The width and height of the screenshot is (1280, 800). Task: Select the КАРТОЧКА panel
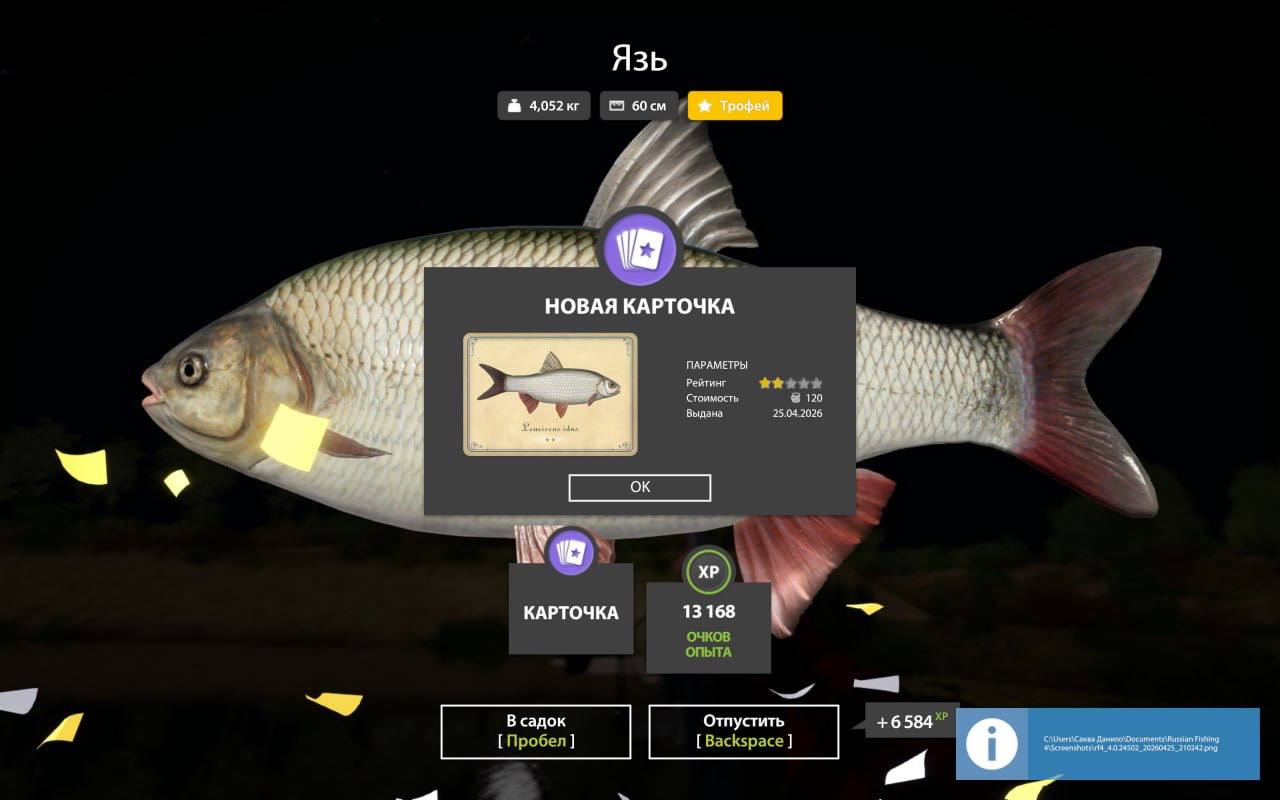click(x=571, y=609)
